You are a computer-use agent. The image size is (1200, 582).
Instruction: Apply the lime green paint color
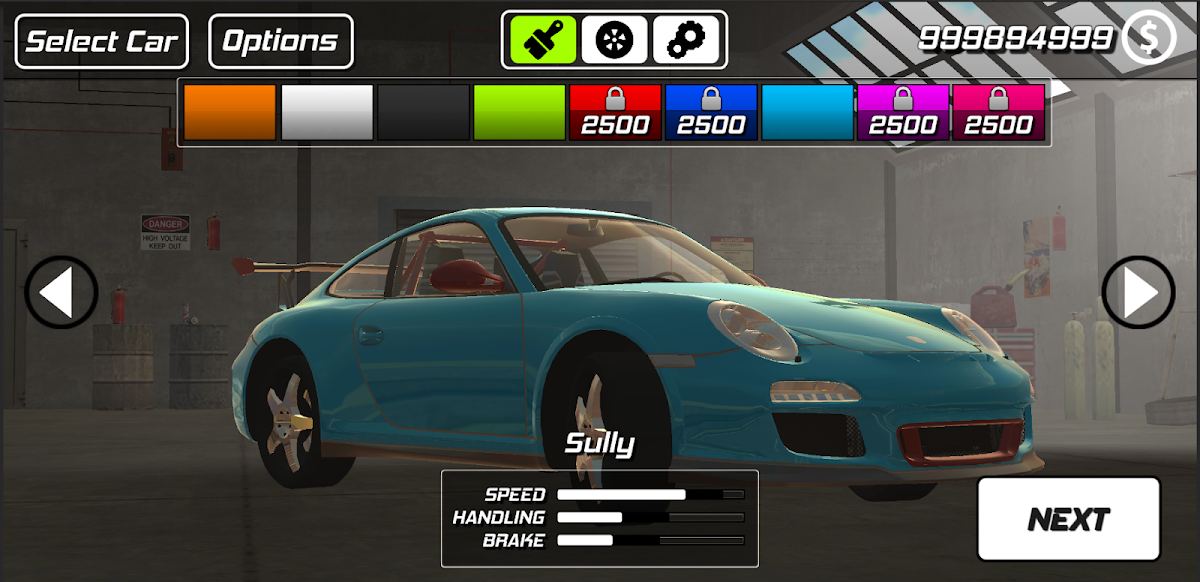[519, 112]
